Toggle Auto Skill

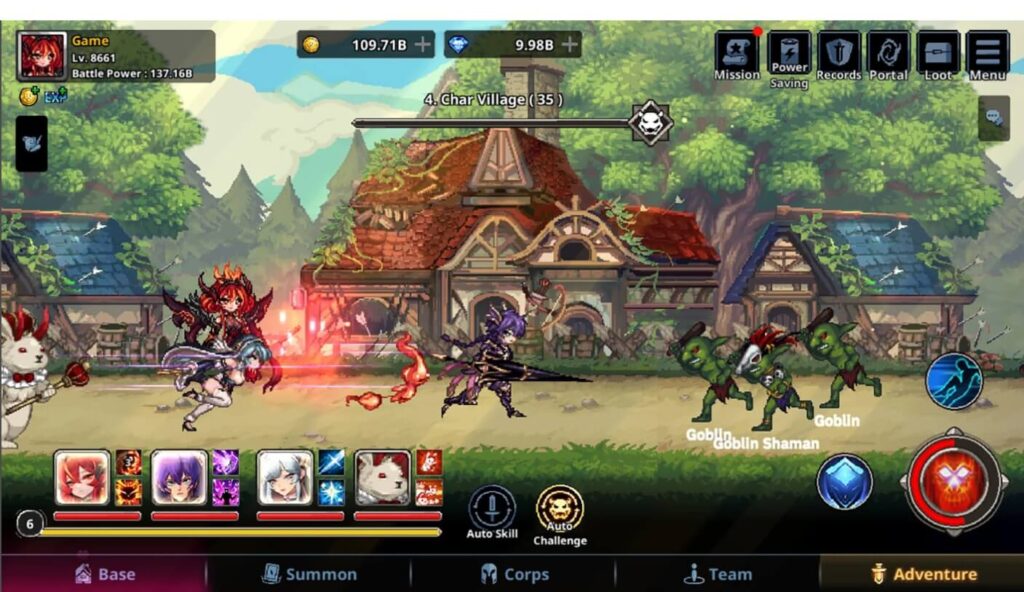click(492, 509)
